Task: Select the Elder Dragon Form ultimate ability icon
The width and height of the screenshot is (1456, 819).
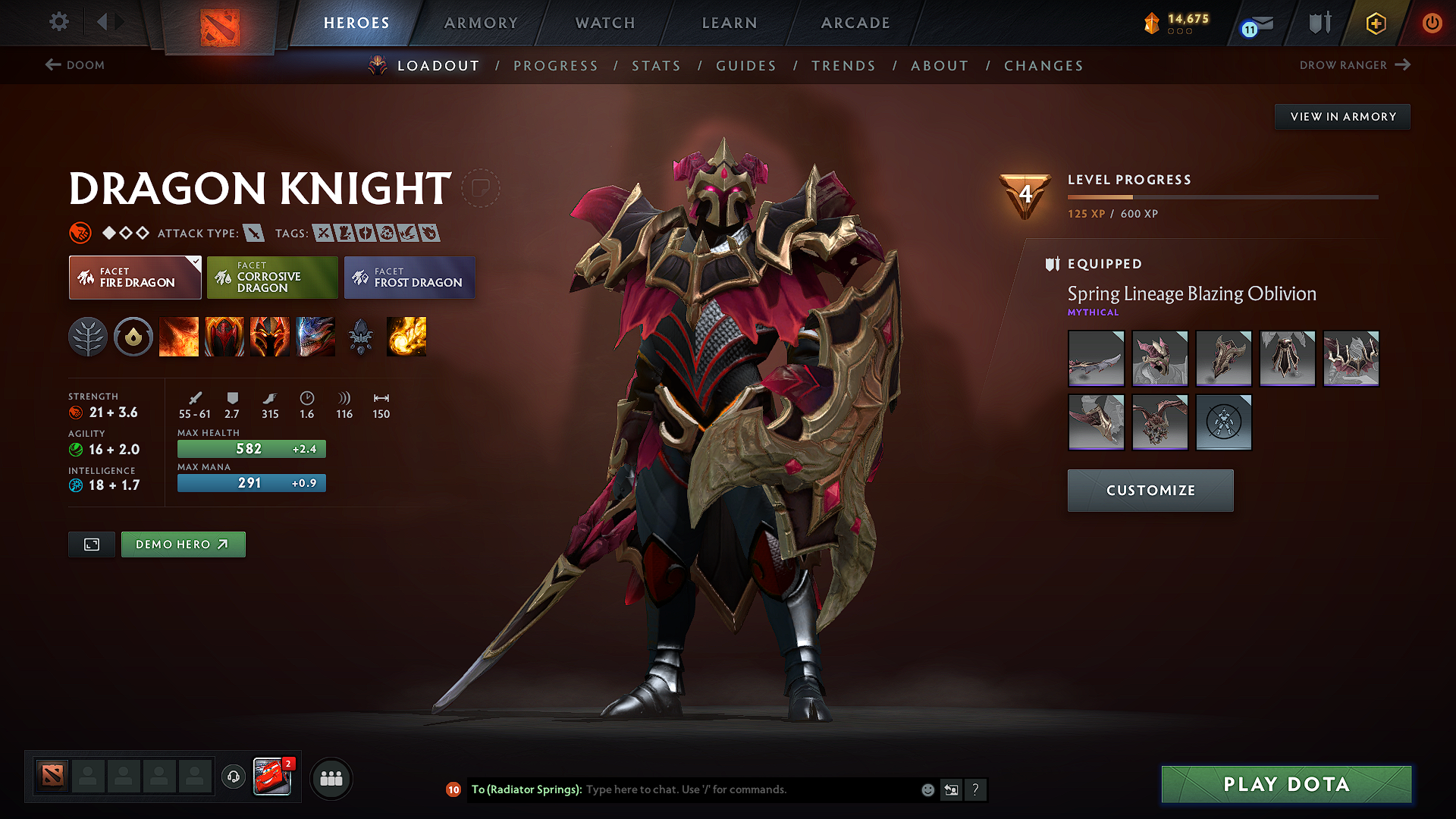Action: pyautogui.click(x=315, y=337)
